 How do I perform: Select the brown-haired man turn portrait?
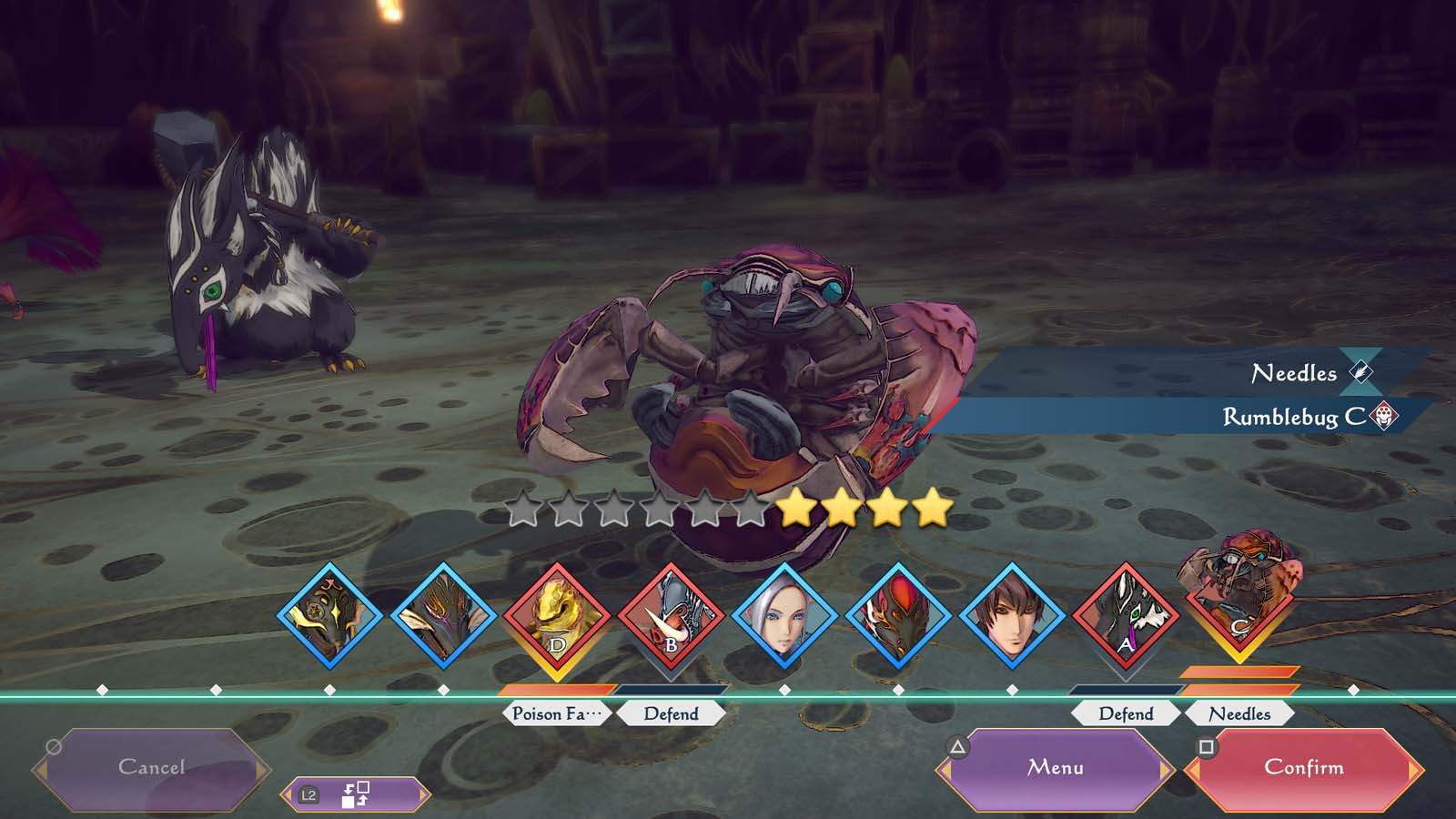coord(1012,617)
